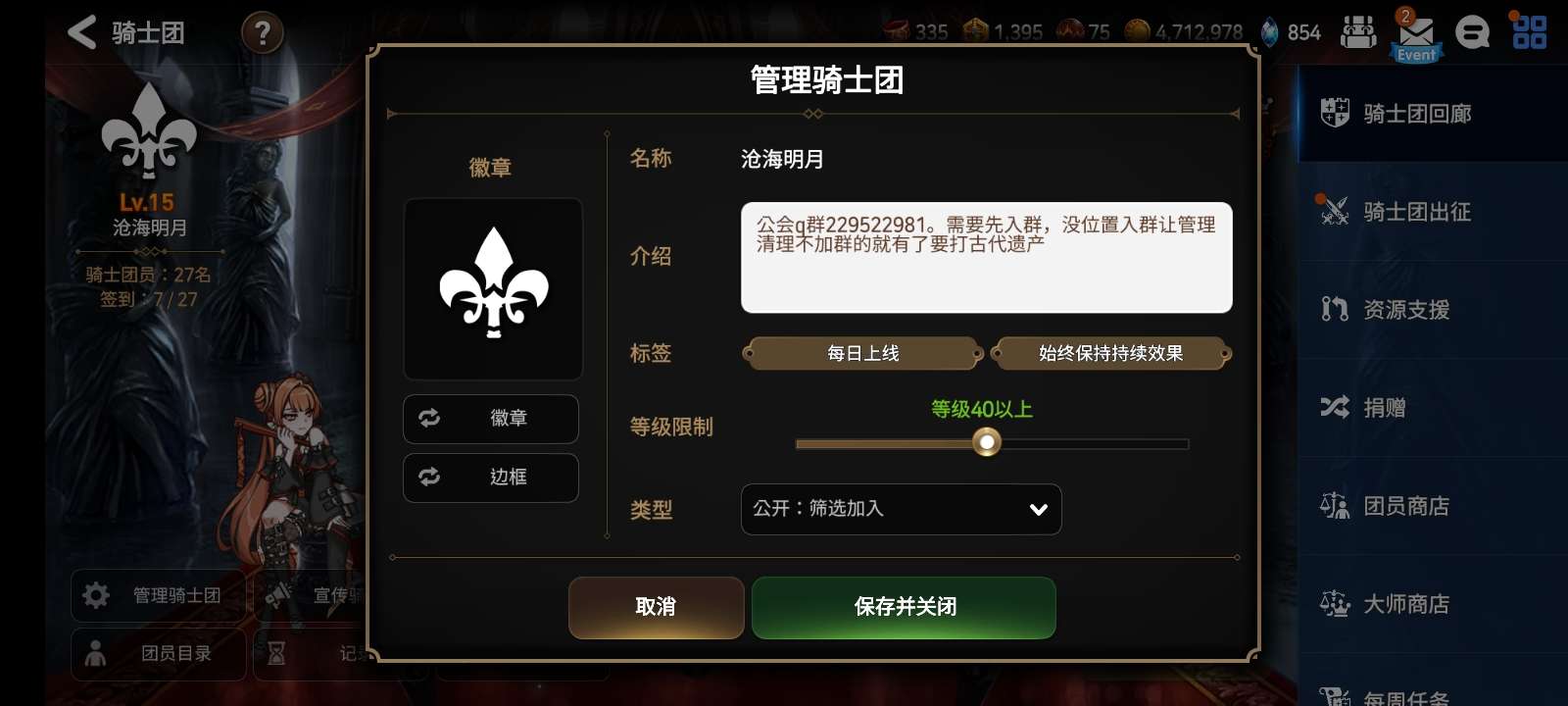Image resolution: width=1568 pixels, height=706 pixels.
Task: Switch to 骑士团出征 in the sidebar
Action: tap(1416, 211)
